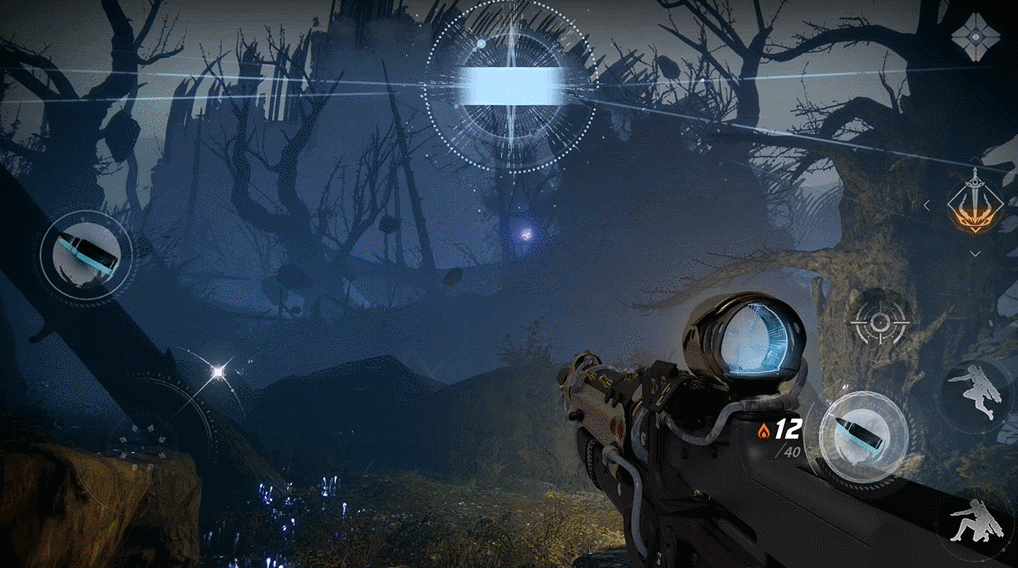Screen dimensions: 1018x568
Task: Tap the left-side bullet fire button
Action: coord(86,254)
